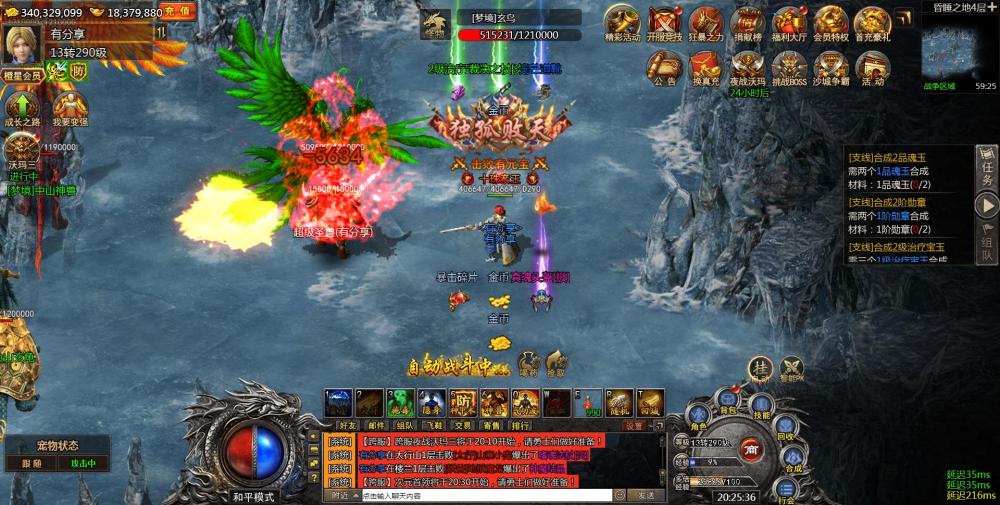
Task: Open the 福利大厅 welfare hall
Action: tap(789, 23)
